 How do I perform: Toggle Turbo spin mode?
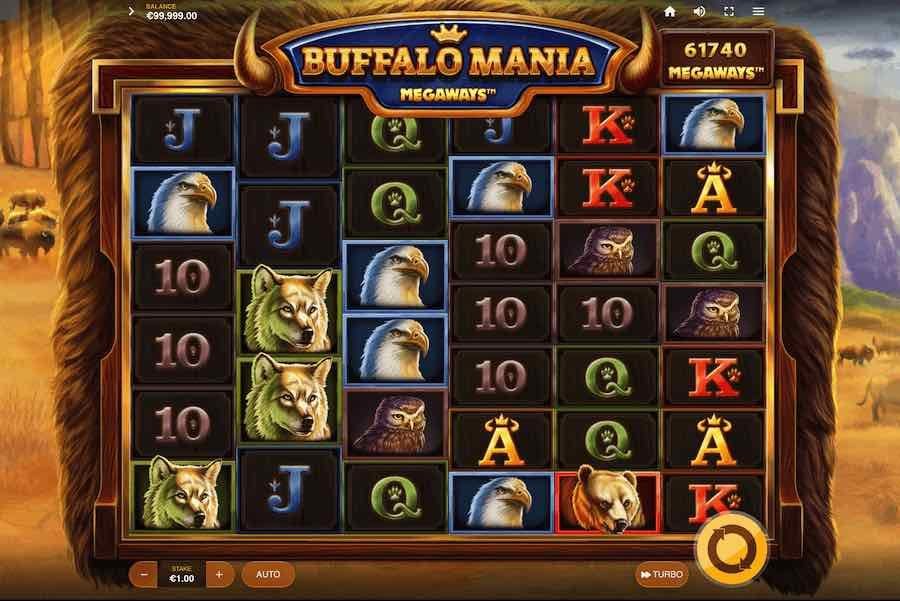click(x=662, y=574)
